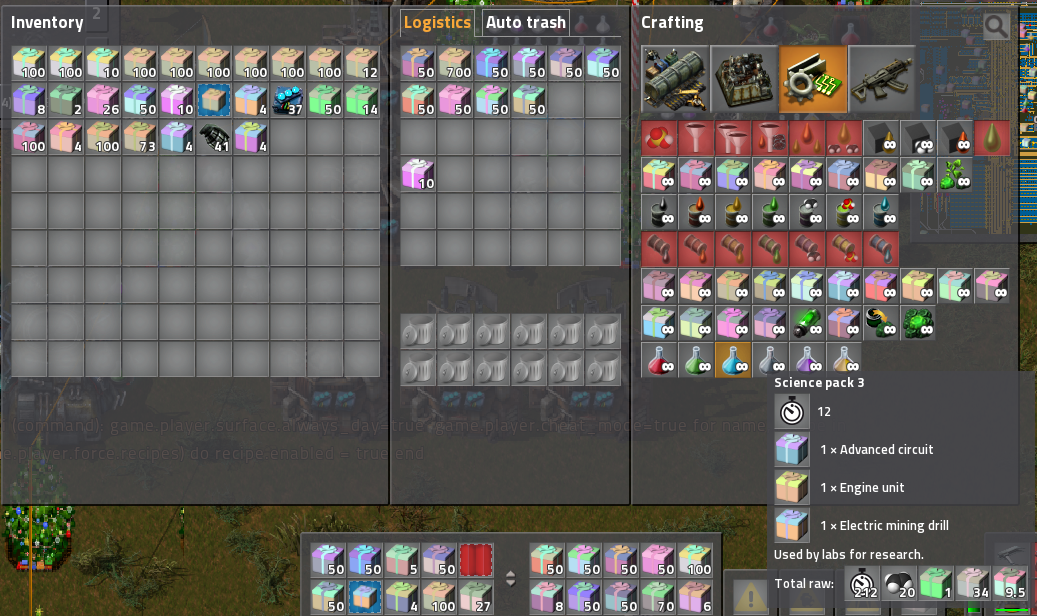Open the production machines crafting category
Image resolution: width=1037 pixels, height=616 pixels.
coord(744,79)
